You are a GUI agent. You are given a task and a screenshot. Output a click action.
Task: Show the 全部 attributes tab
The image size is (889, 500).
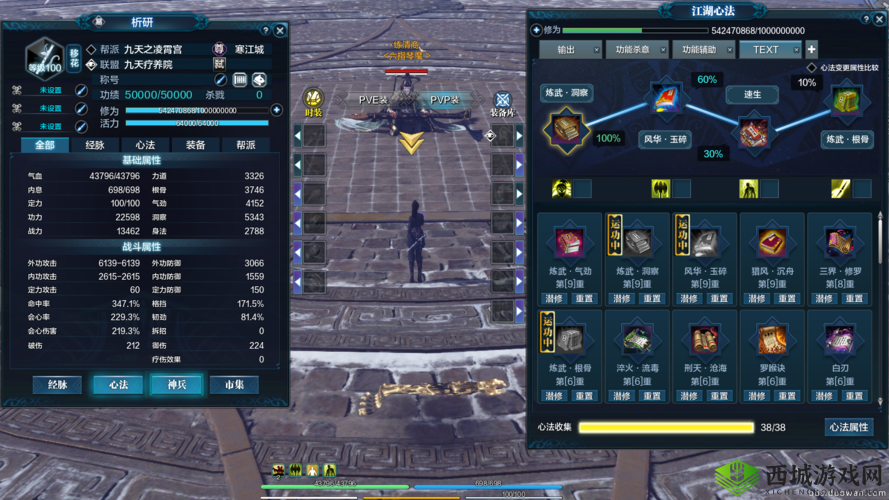click(x=45, y=145)
